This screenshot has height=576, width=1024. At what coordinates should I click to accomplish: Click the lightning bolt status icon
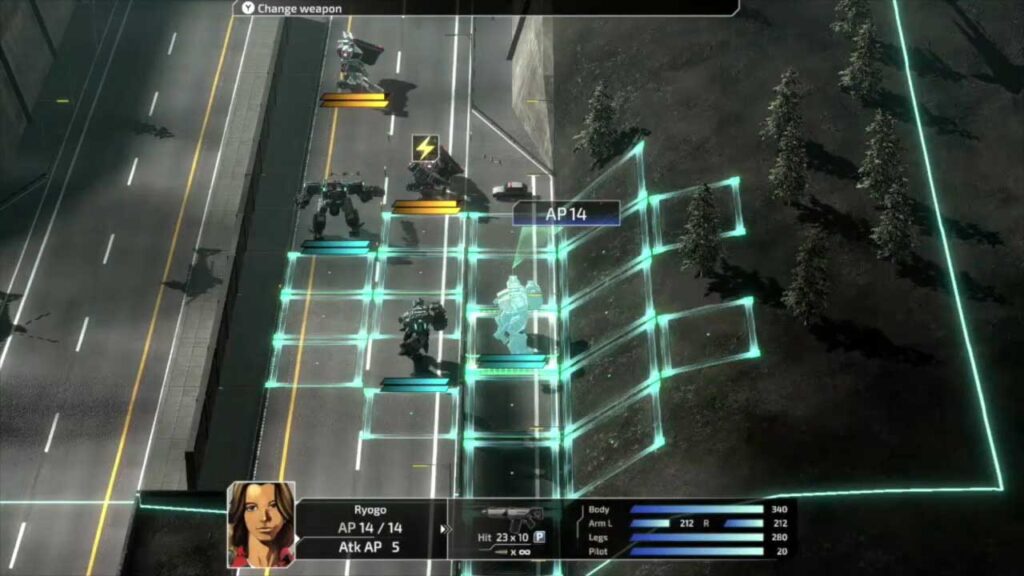click(425, 148)
